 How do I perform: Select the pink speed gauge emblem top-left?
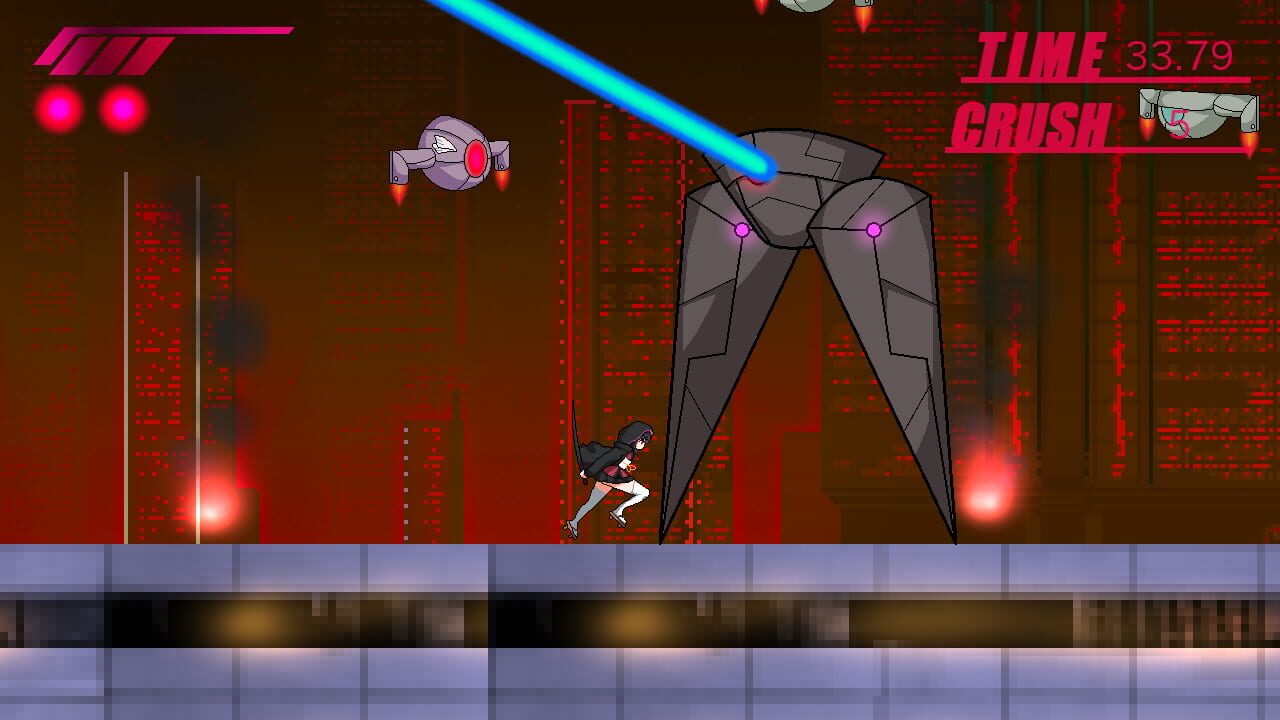click(x=100, y=50)
